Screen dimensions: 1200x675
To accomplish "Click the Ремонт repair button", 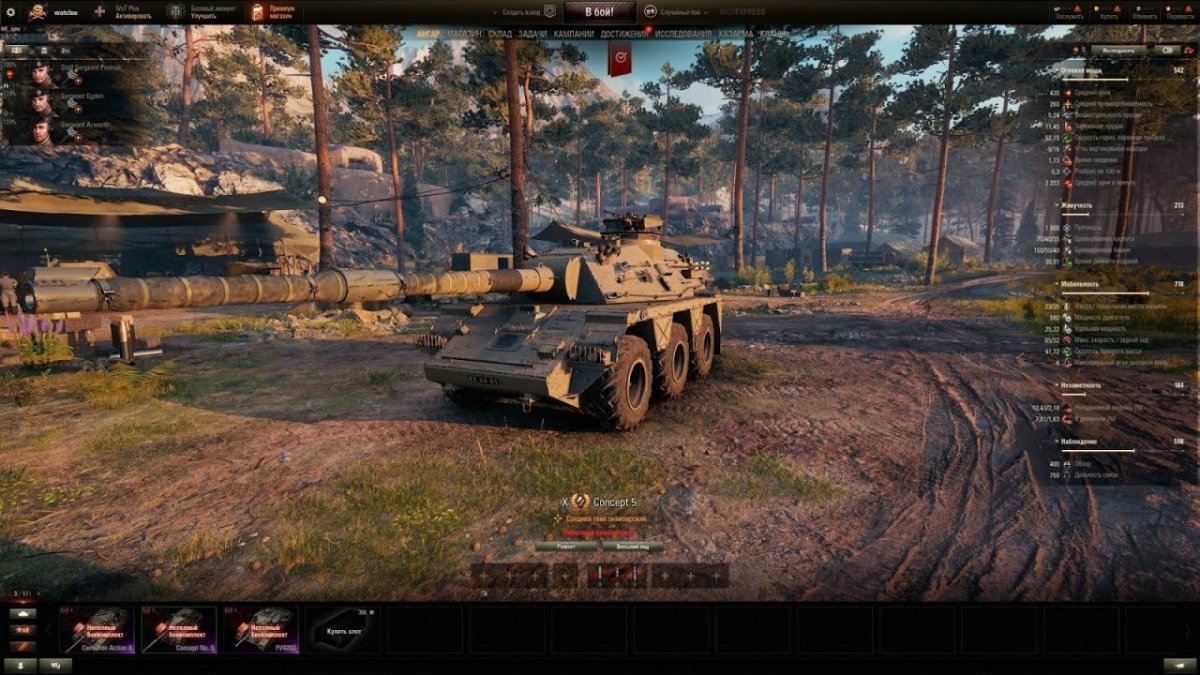I will pos(565,546).
